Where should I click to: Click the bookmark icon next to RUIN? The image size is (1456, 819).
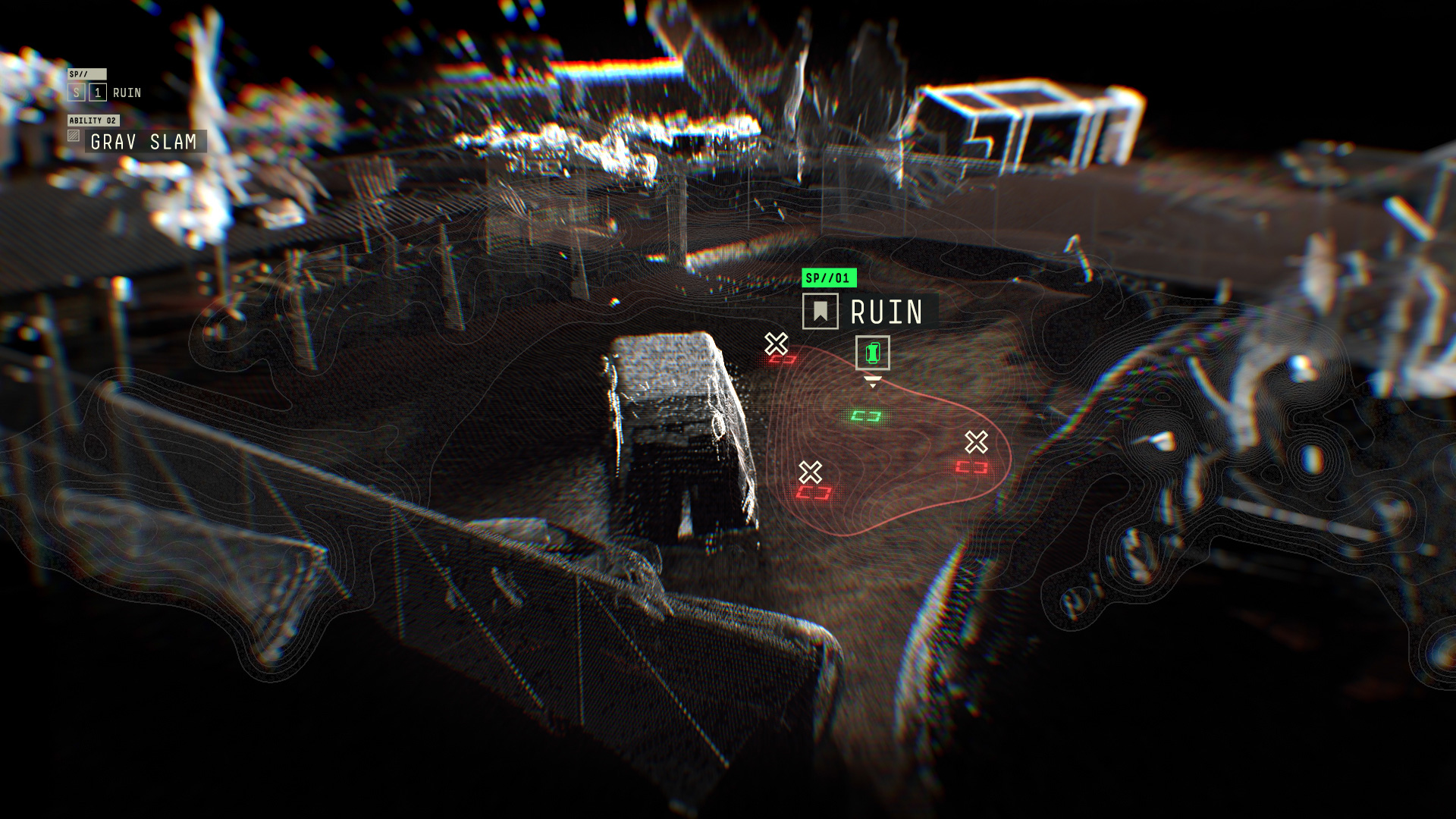[820, 312]
